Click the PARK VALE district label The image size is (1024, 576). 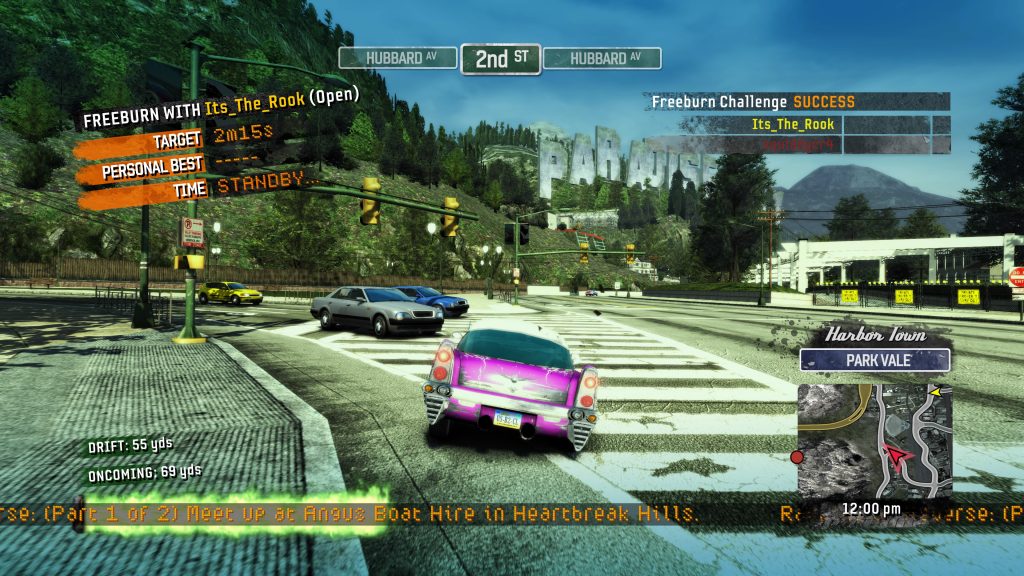[874, 360]
